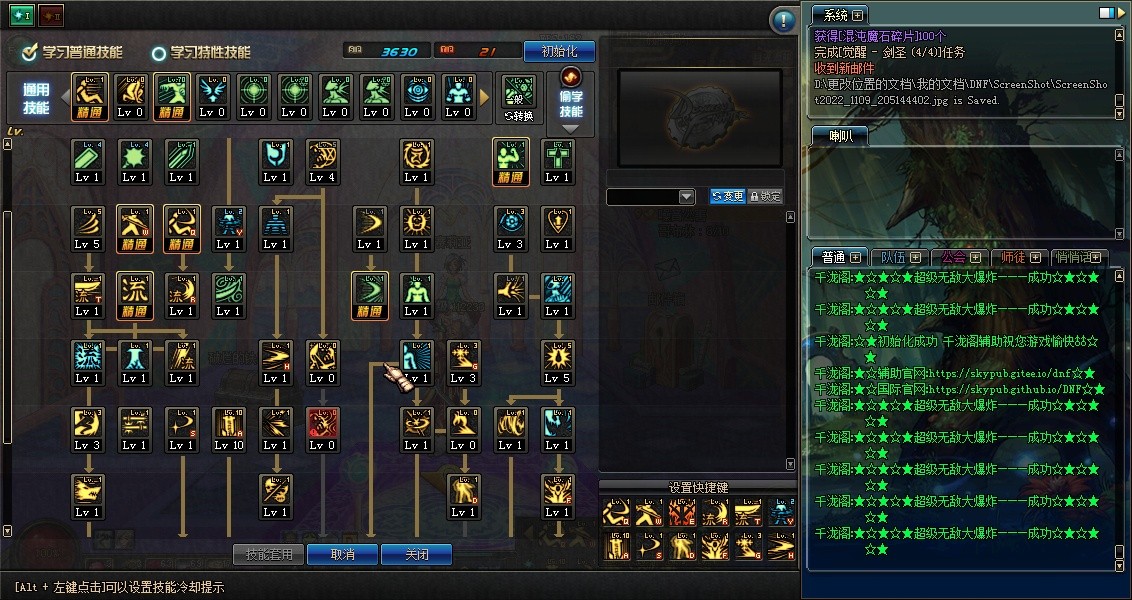1132x600 pixels.
Task: Toggle the 锁定 lock button
Action: coord(765,197)
